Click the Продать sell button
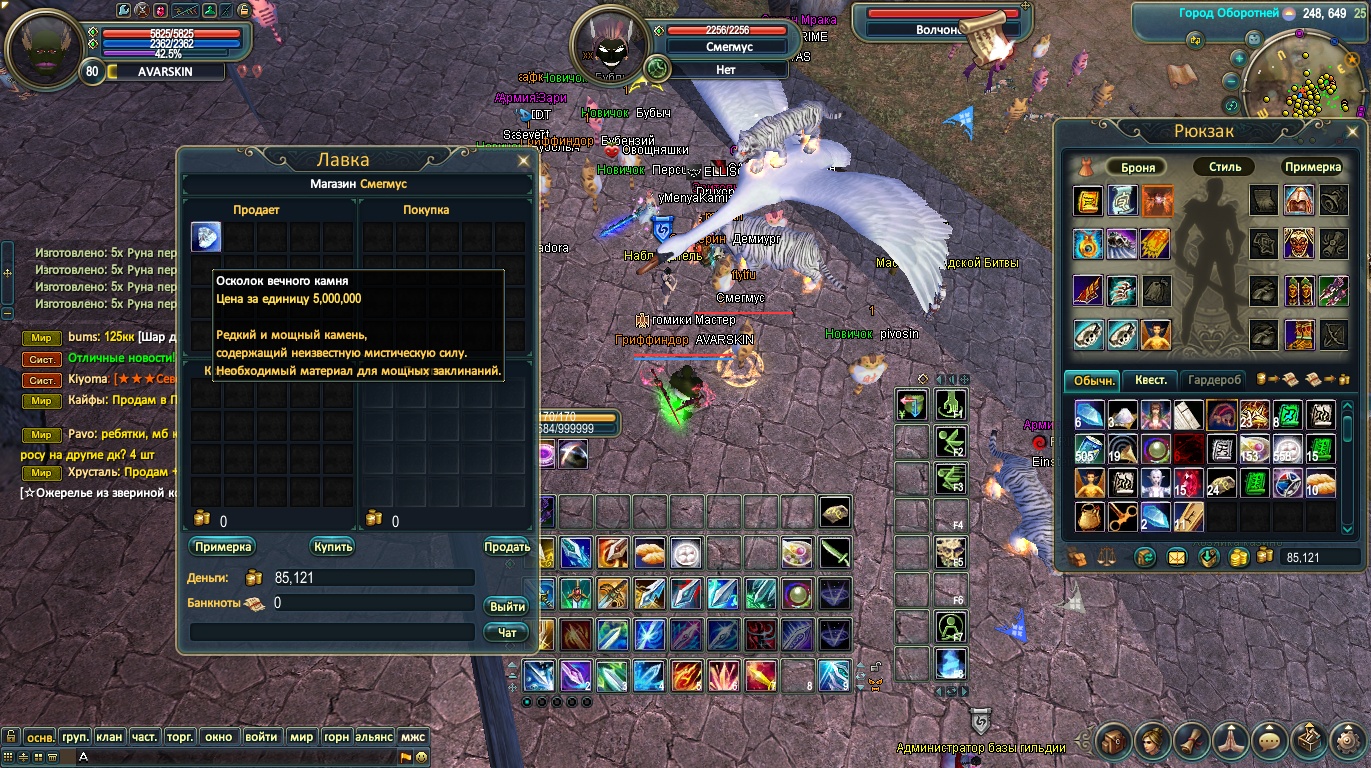This screenshot has height=768, width=1371. [507, 547]
